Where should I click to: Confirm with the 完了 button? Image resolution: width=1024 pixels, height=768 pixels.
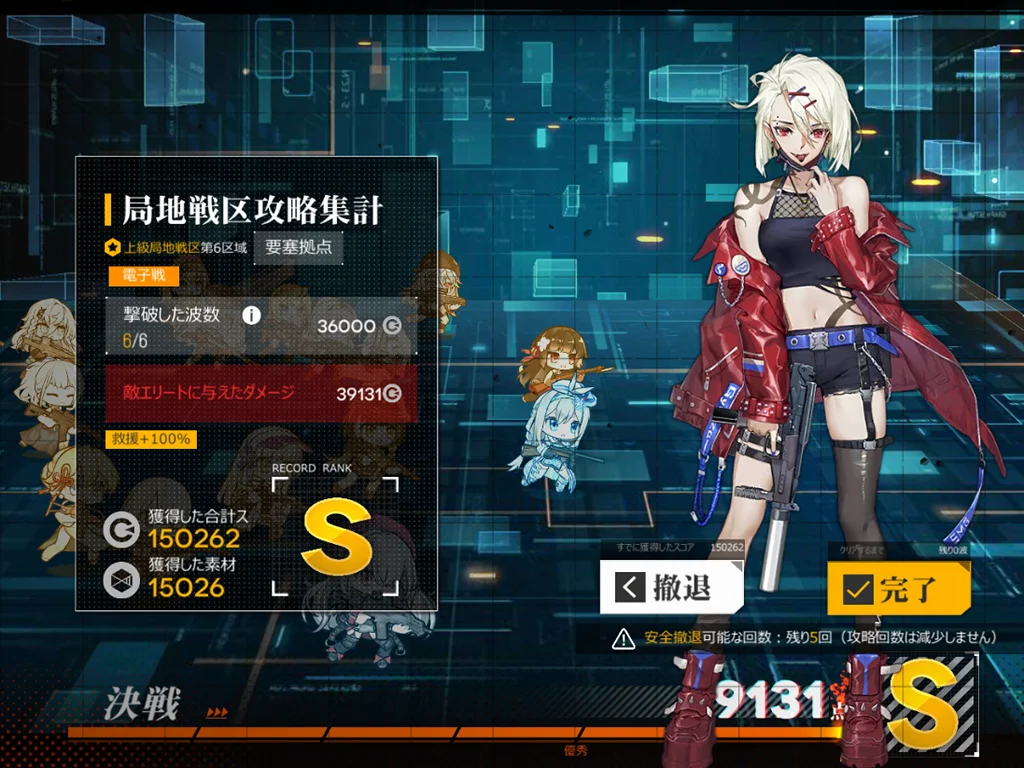pos(898,588)
